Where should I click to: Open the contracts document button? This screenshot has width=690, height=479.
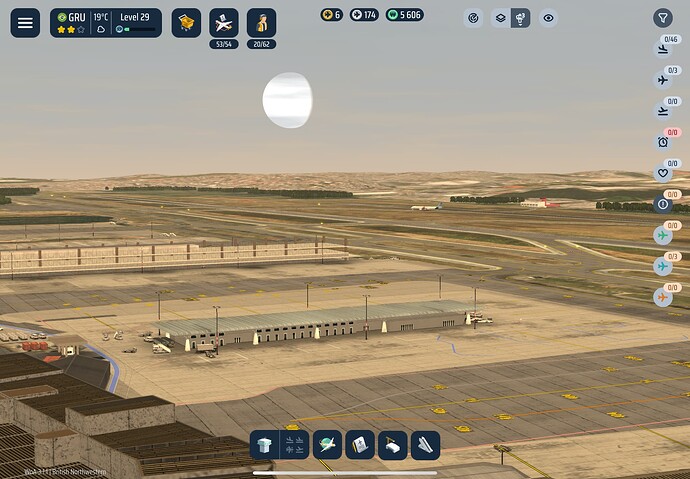coord(359,445)
